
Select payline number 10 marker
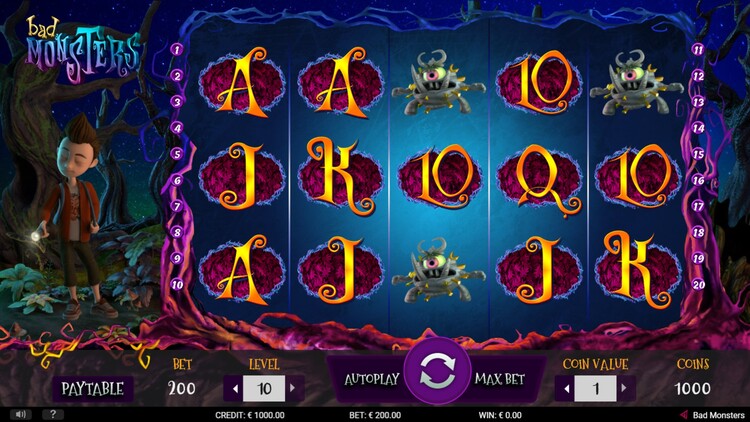click(176, 284)
